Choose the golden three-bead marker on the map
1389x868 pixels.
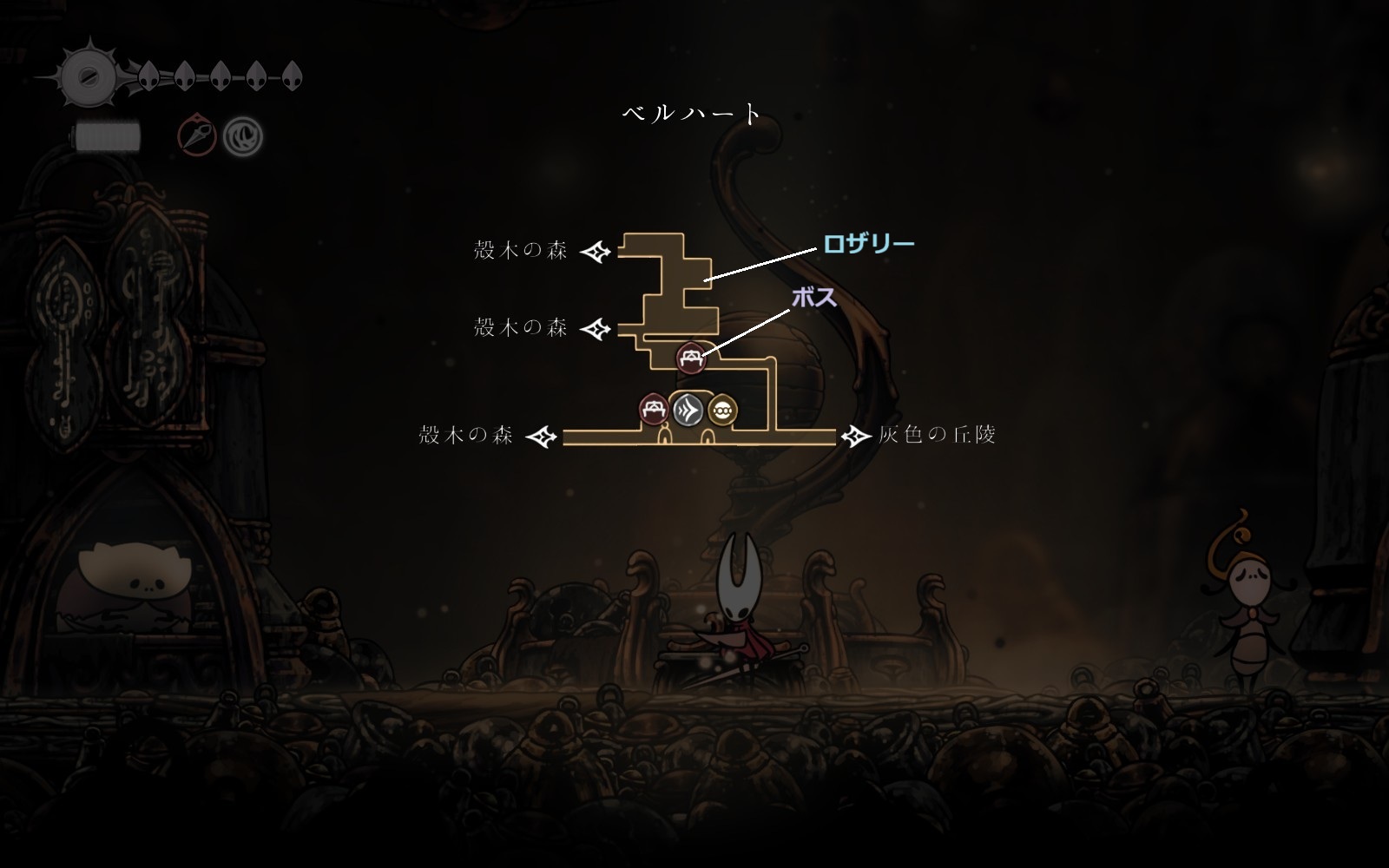tap(722, 410)
